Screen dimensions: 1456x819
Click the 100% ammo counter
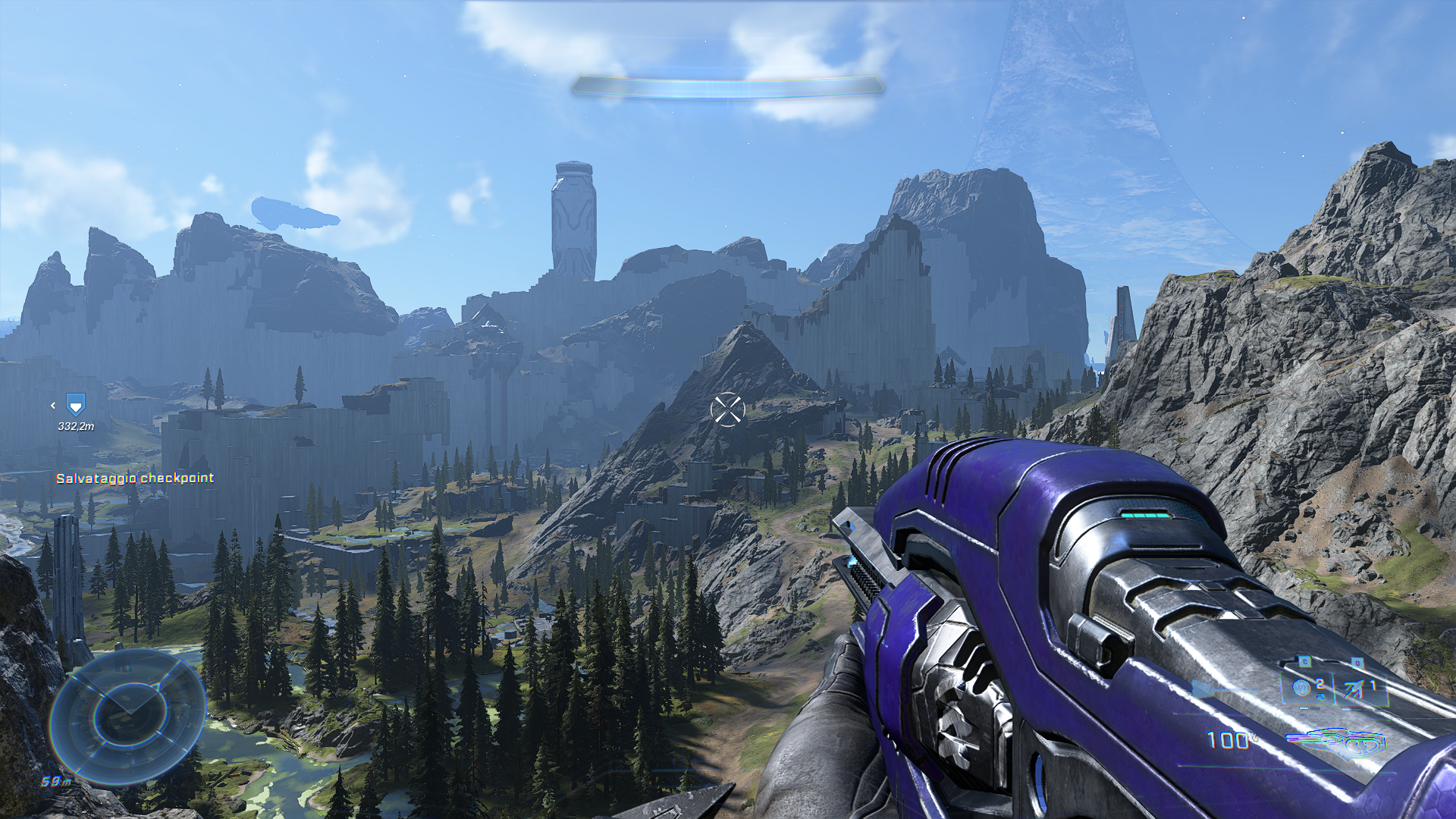[x=1228, y=739]
